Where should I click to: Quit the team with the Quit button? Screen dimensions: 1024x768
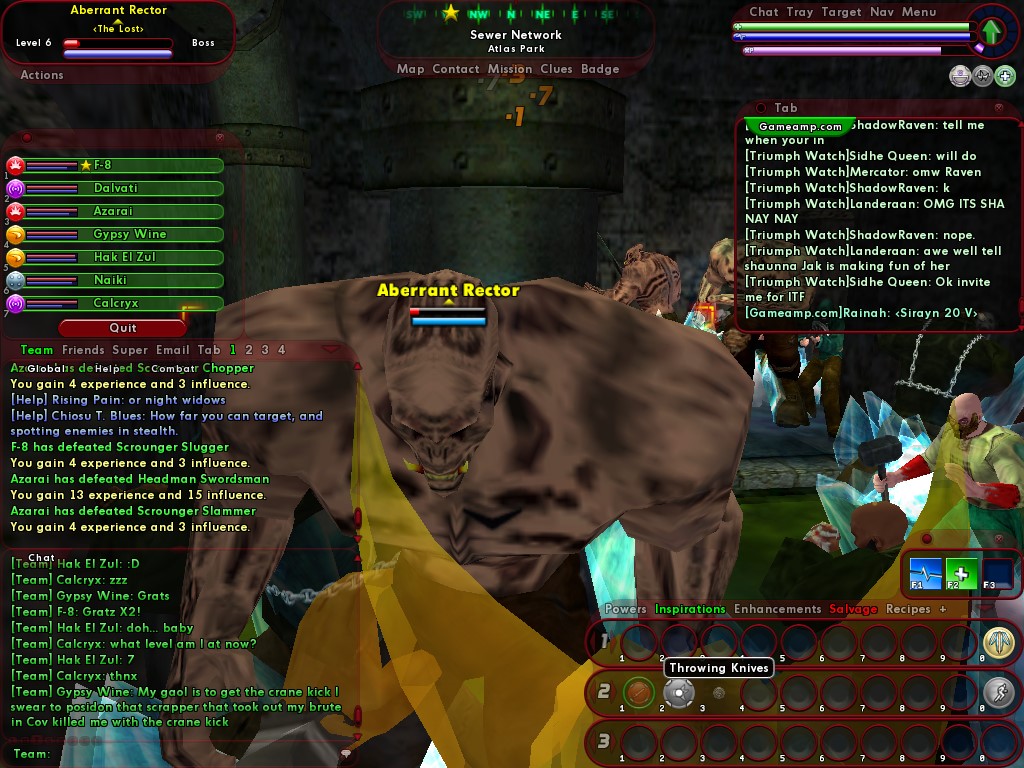click(122, 328)
